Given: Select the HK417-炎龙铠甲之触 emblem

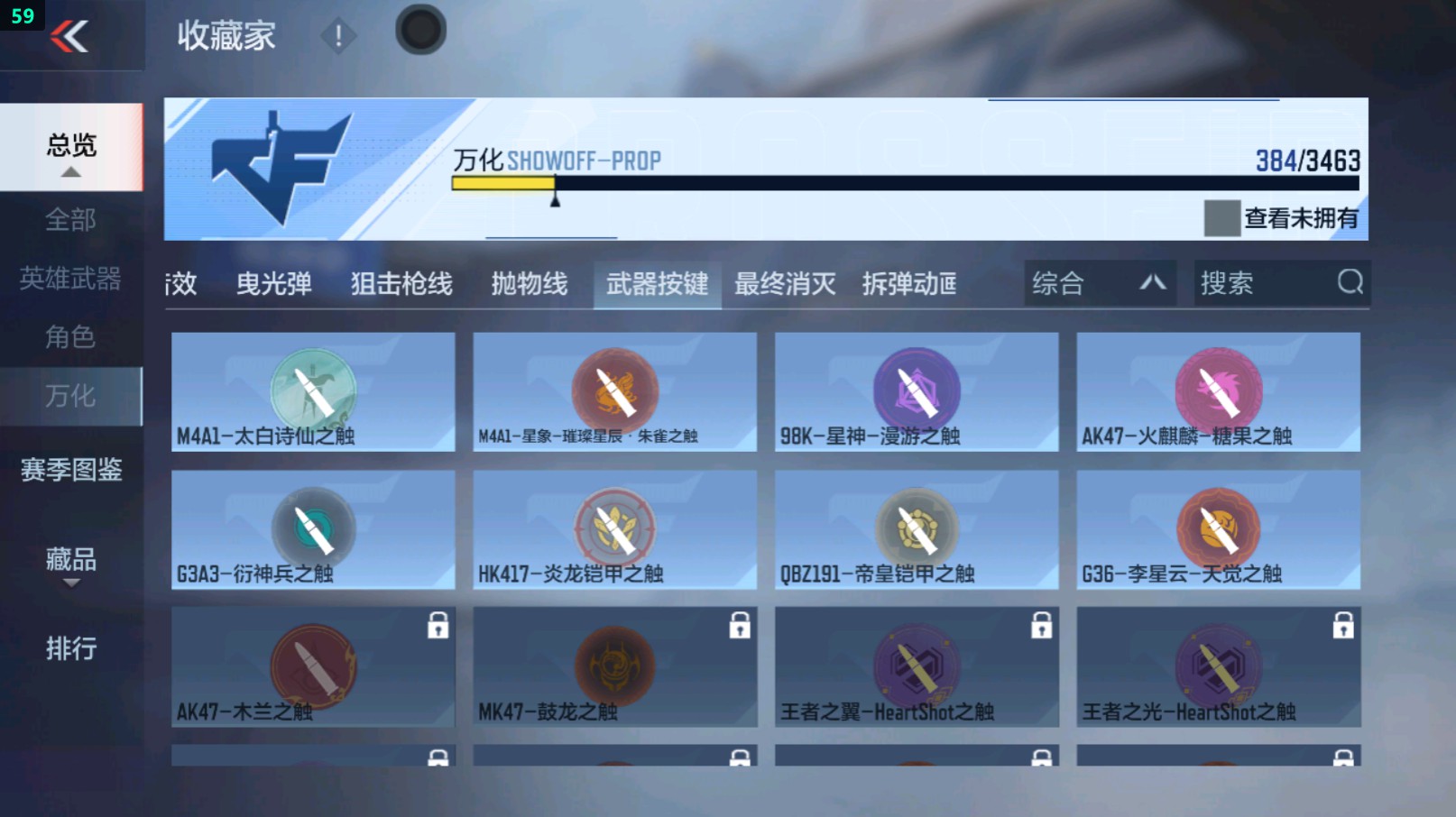Looking at the screenshot, I should pos(613,529).
